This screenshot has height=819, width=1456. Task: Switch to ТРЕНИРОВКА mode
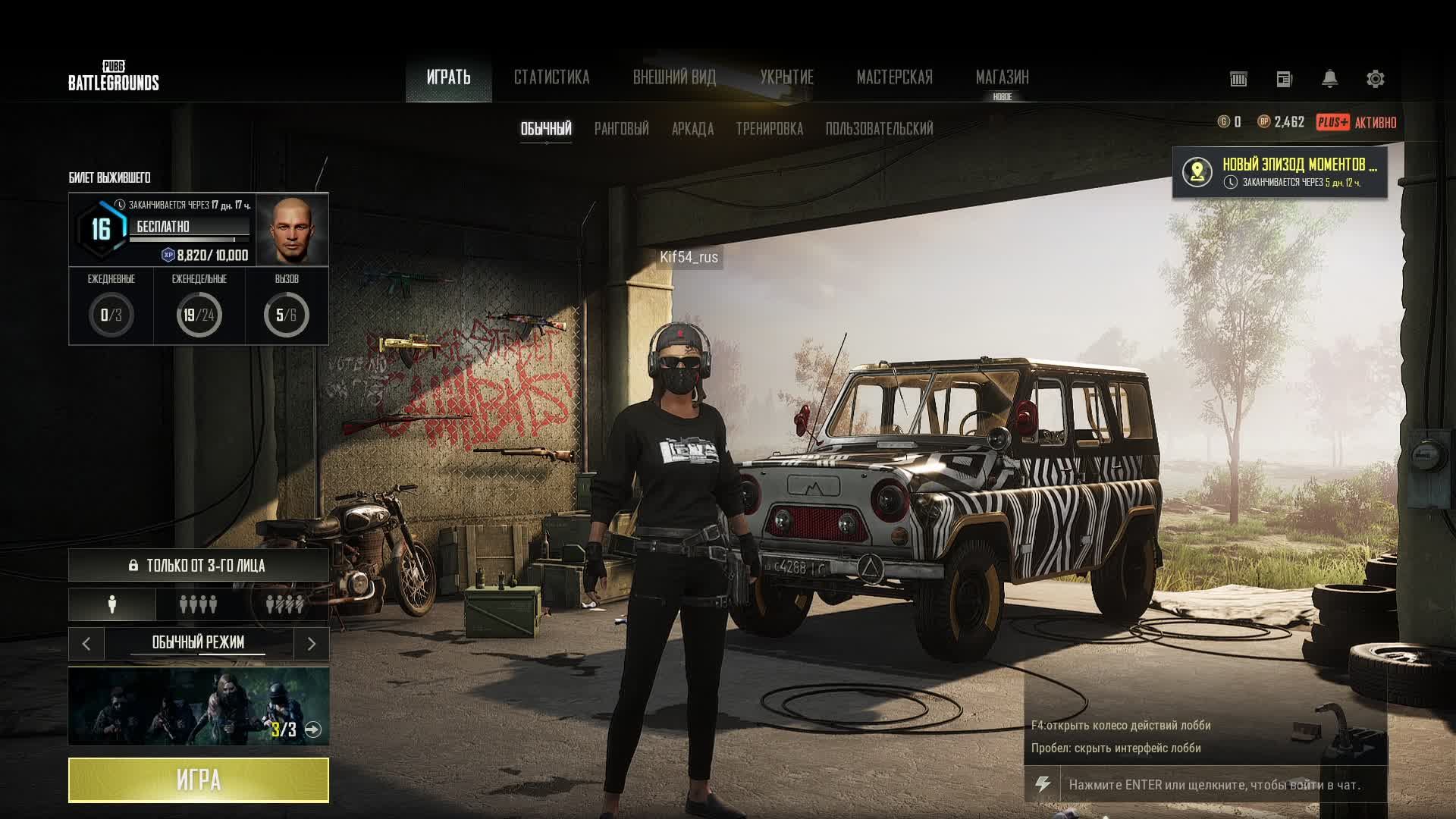(x=769, y=129)
